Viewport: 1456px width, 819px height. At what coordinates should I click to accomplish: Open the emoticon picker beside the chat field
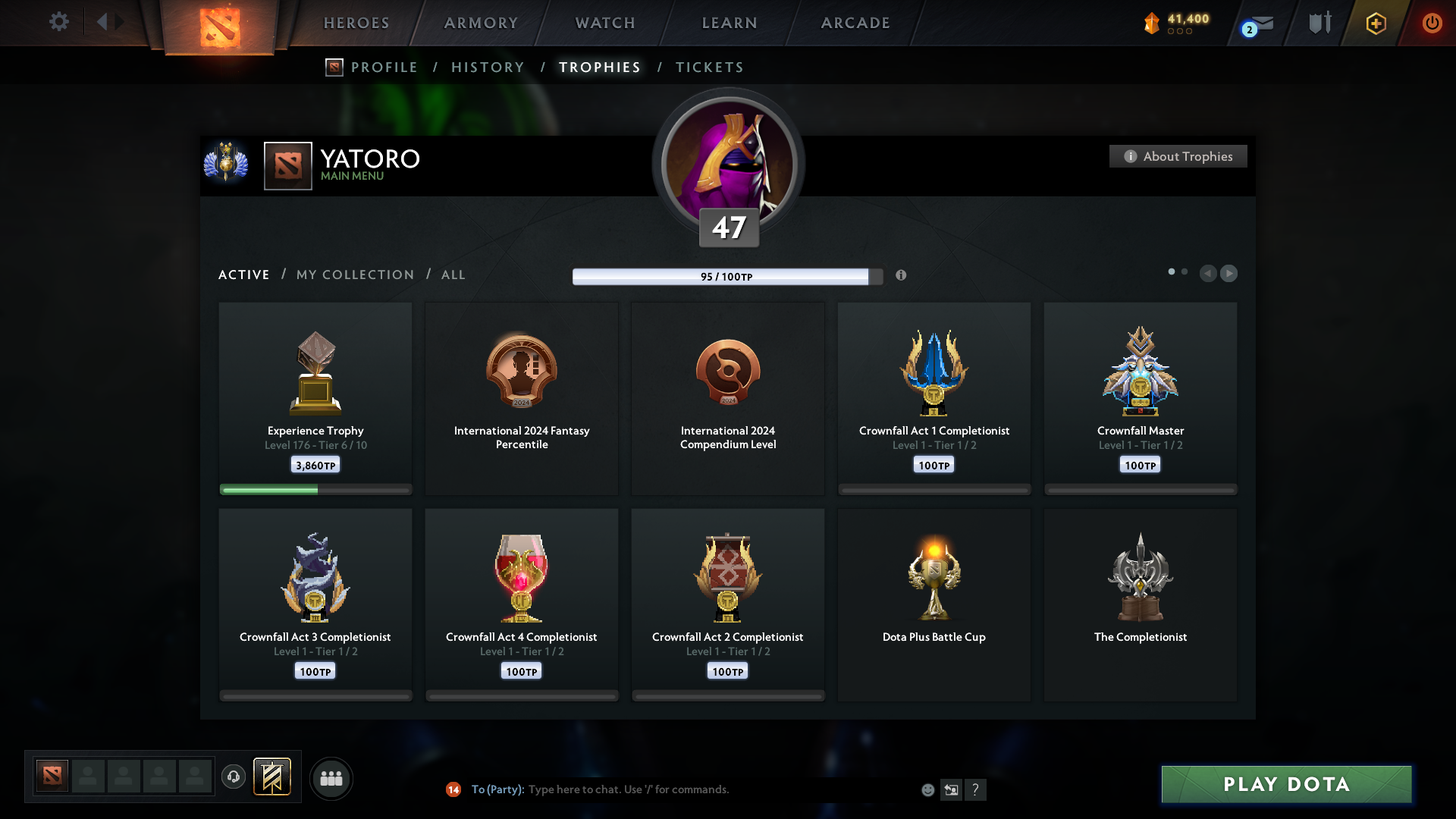coord(928,789)
